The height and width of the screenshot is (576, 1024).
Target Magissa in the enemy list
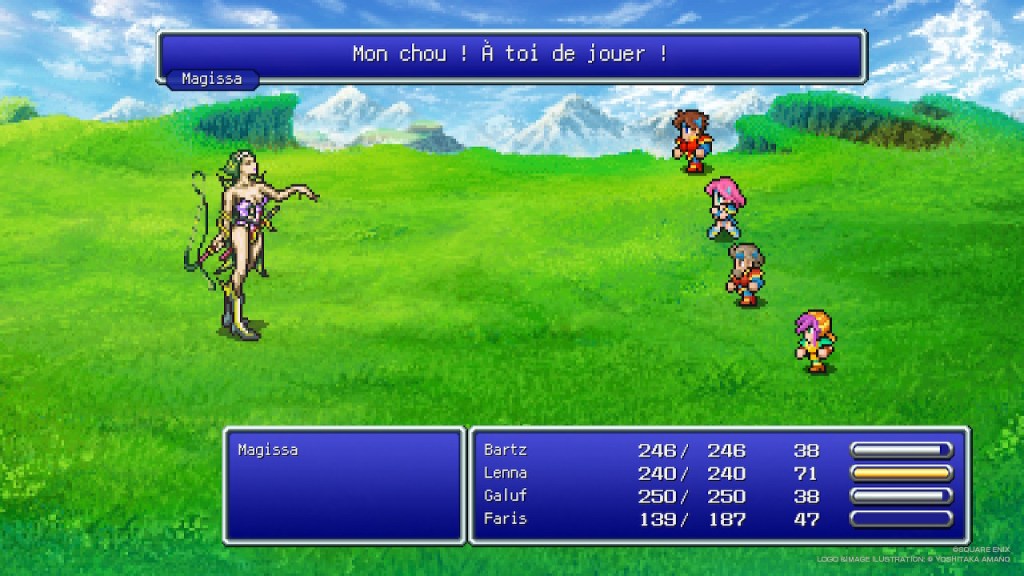click(x=268, y=450)
